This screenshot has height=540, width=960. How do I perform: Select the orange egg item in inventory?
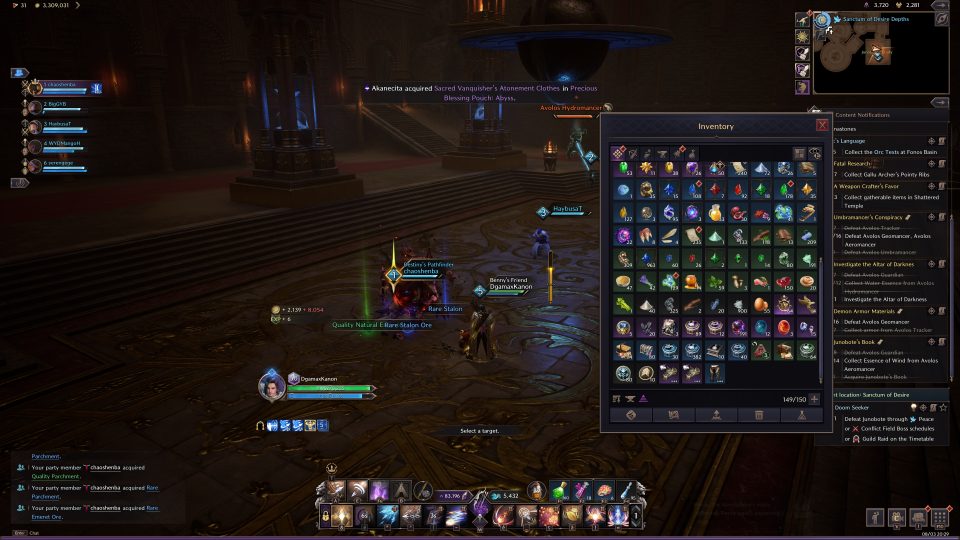759,304
